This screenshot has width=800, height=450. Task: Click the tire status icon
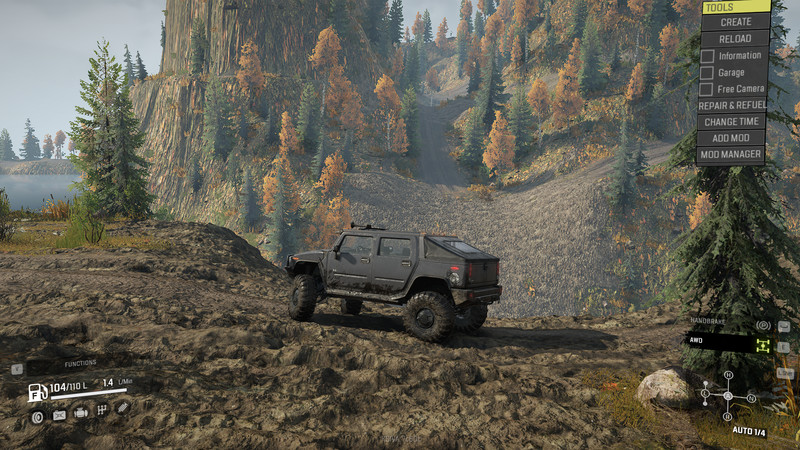tap(38, 417)
